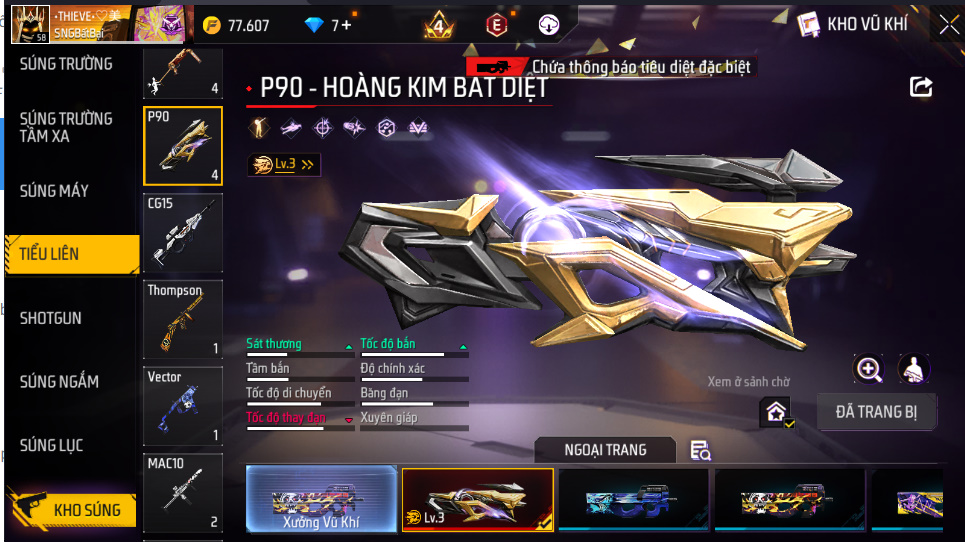Pick the Thompson weapon entry
Screen dimensions: 965x542
tap(183, 320)
